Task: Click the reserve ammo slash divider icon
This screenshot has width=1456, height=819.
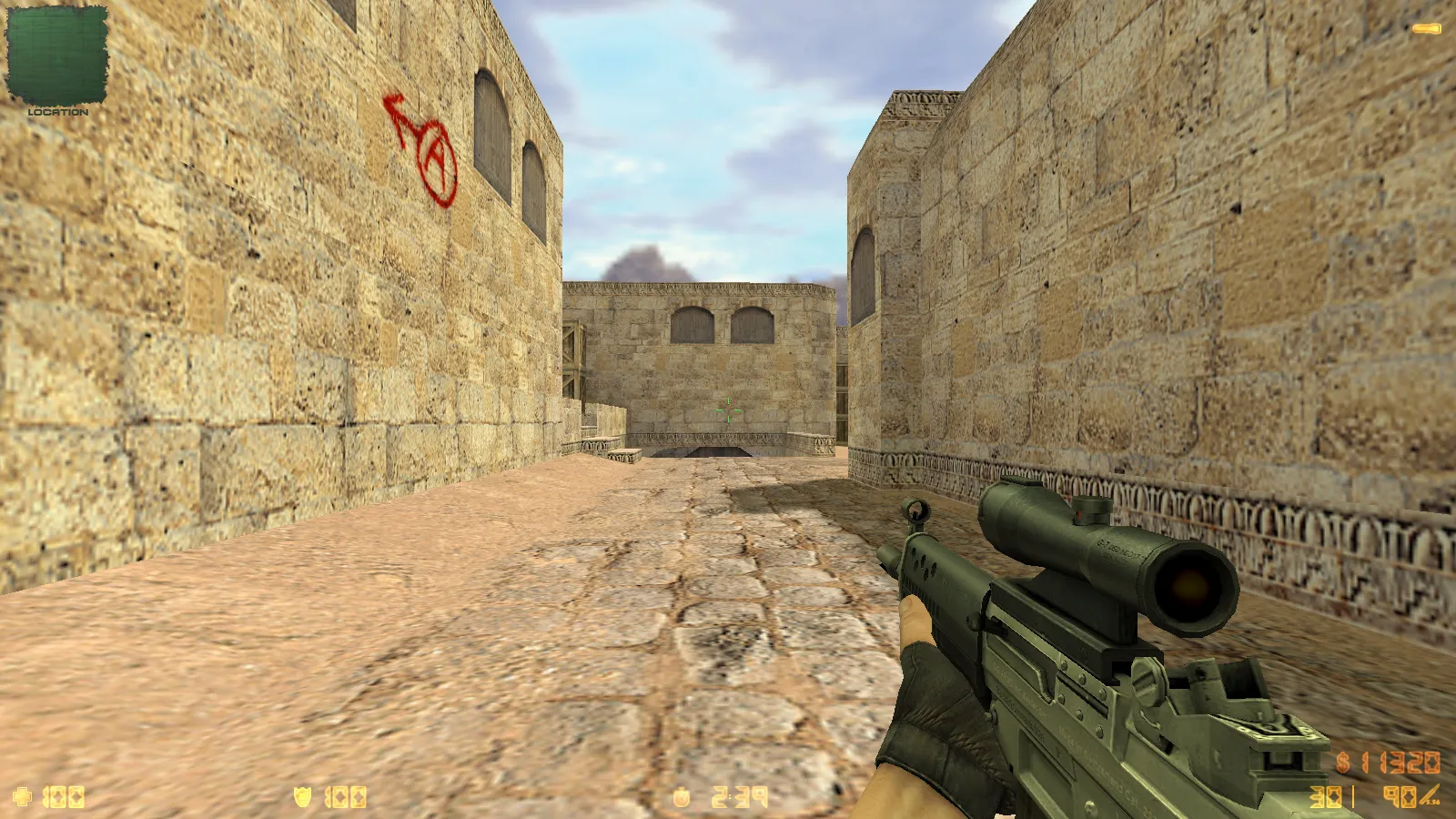Action: click(x=1353, y=796)
